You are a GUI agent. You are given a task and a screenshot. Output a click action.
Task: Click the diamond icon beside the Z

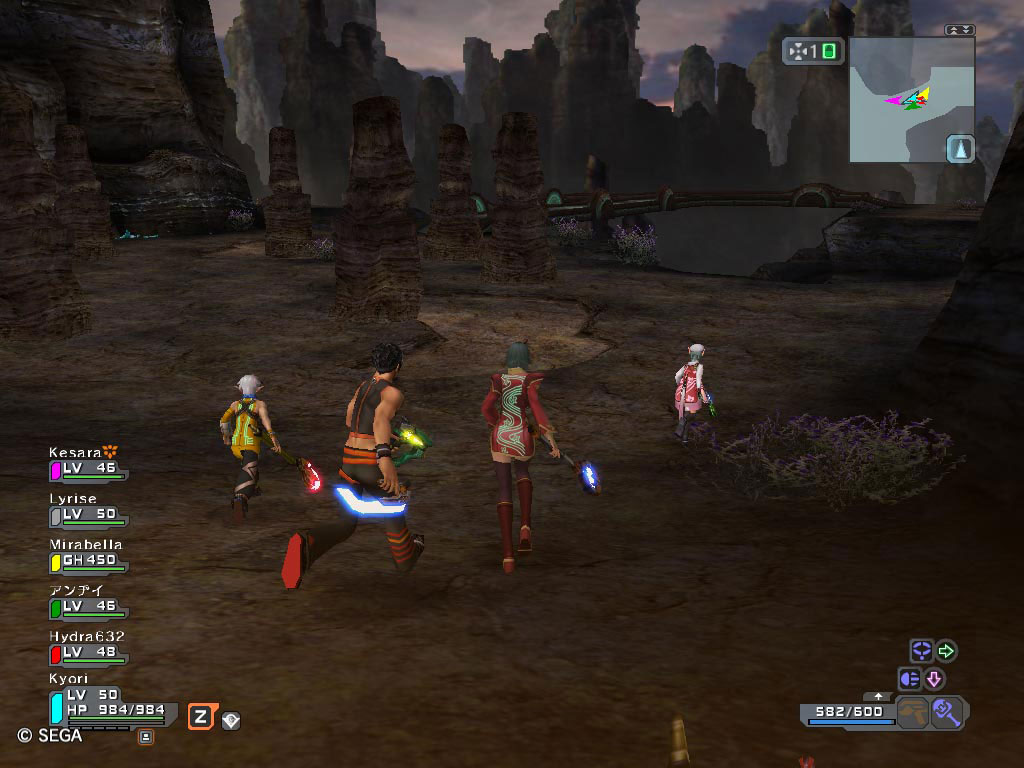230,720
